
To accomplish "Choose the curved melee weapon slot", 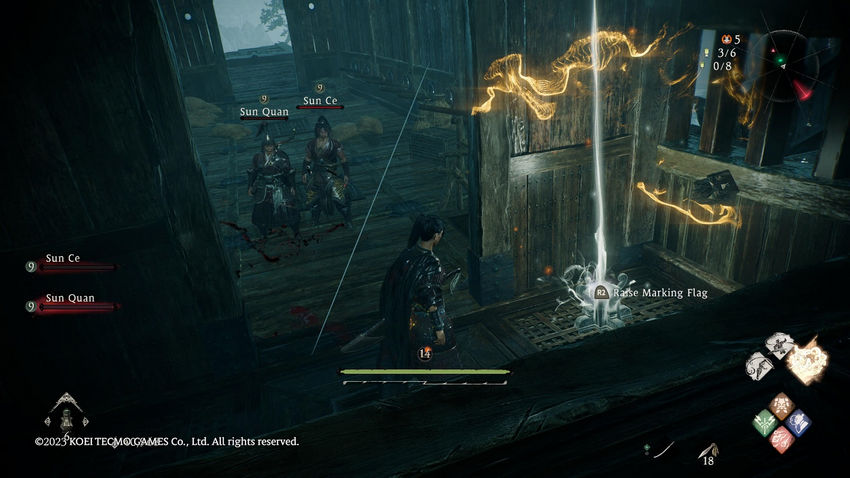I will (665, 451).
